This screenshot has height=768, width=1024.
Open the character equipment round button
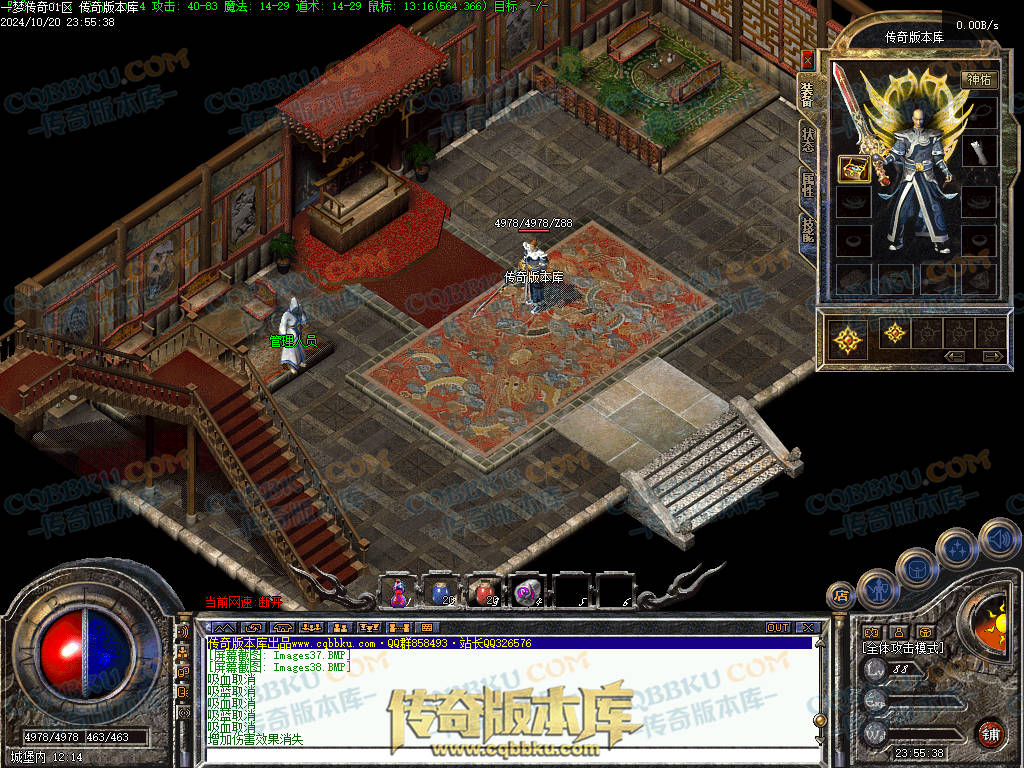[878, 589]
